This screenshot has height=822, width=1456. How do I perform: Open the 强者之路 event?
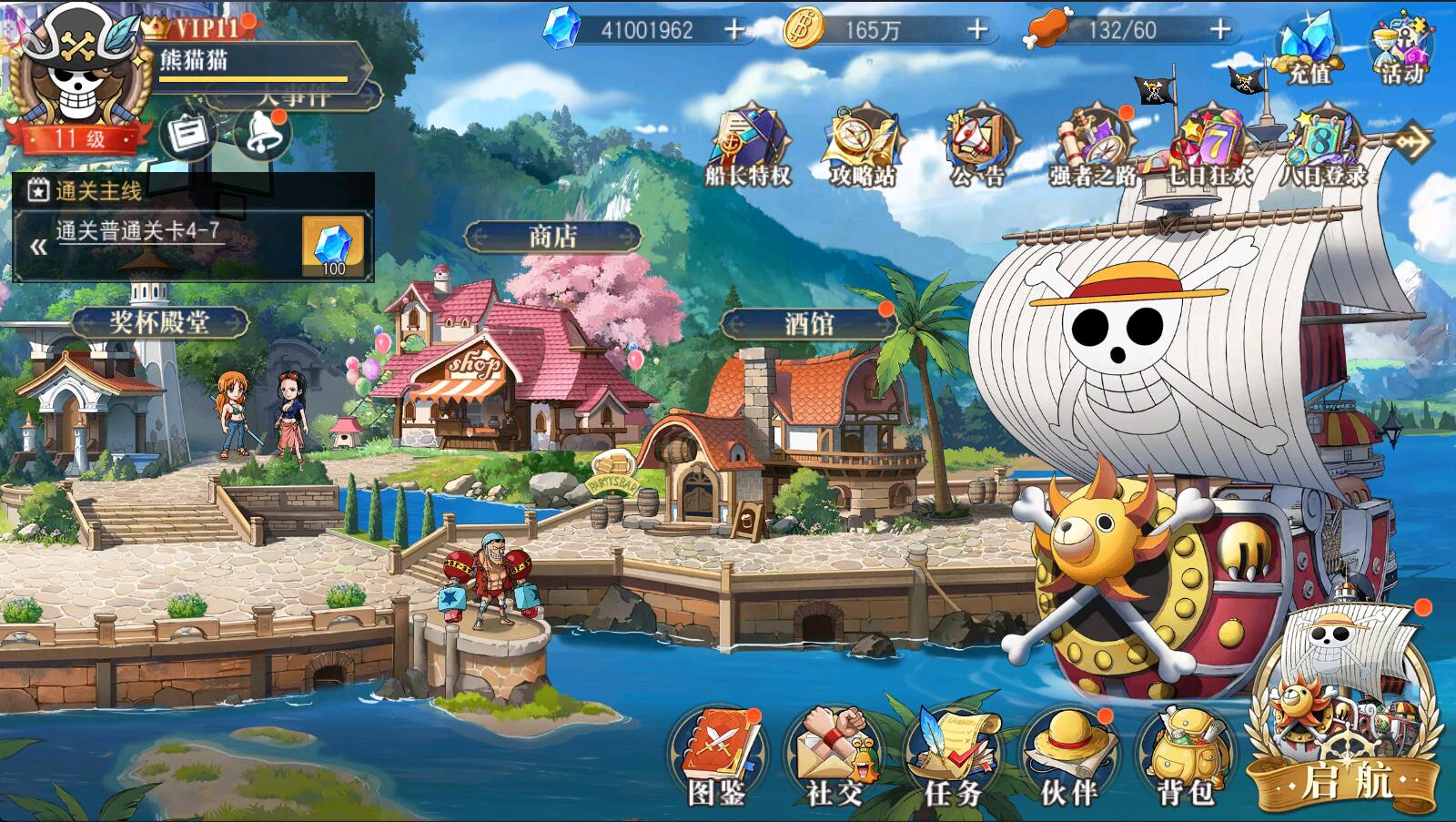[x=1092, y=146]
